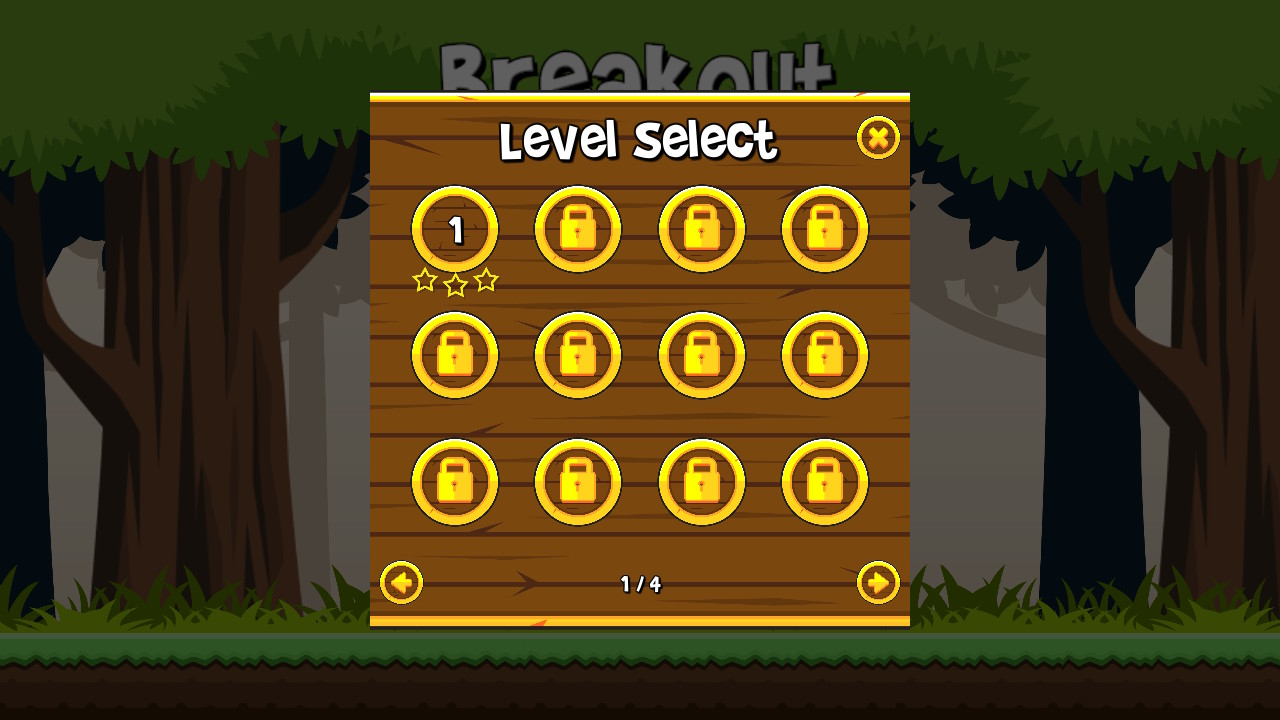Click the second locked level in the middle row
This screenshot has width=1280, height=720.
point(578,354)
